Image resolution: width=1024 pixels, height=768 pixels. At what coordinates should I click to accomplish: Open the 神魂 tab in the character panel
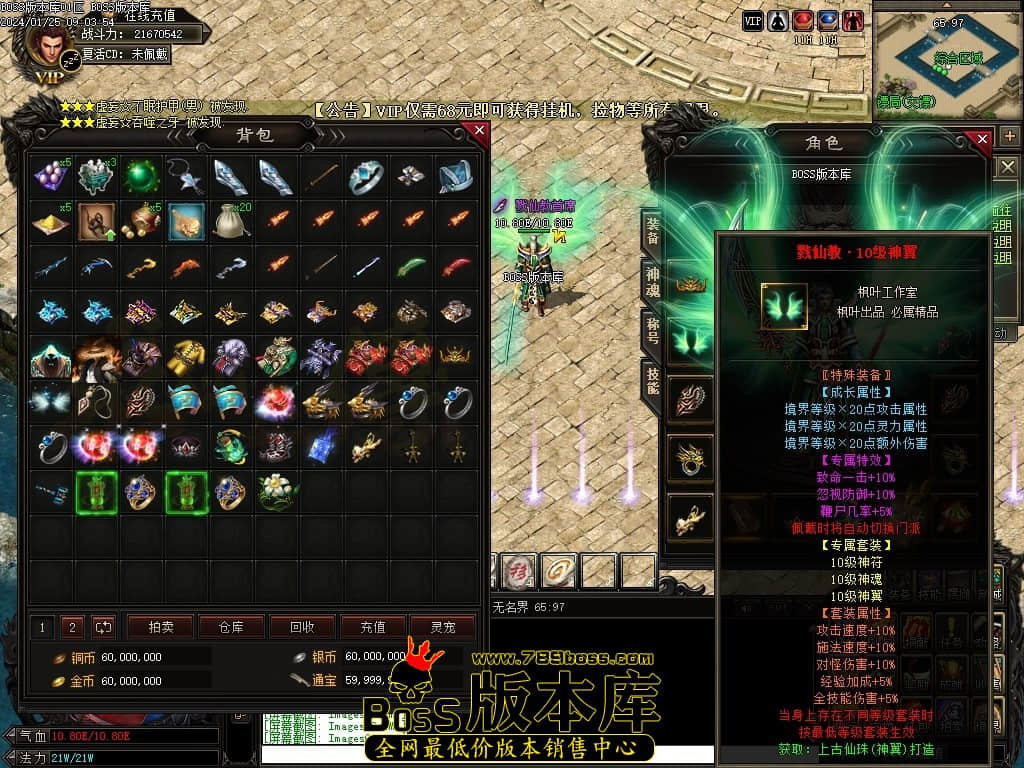pos(651,285)
